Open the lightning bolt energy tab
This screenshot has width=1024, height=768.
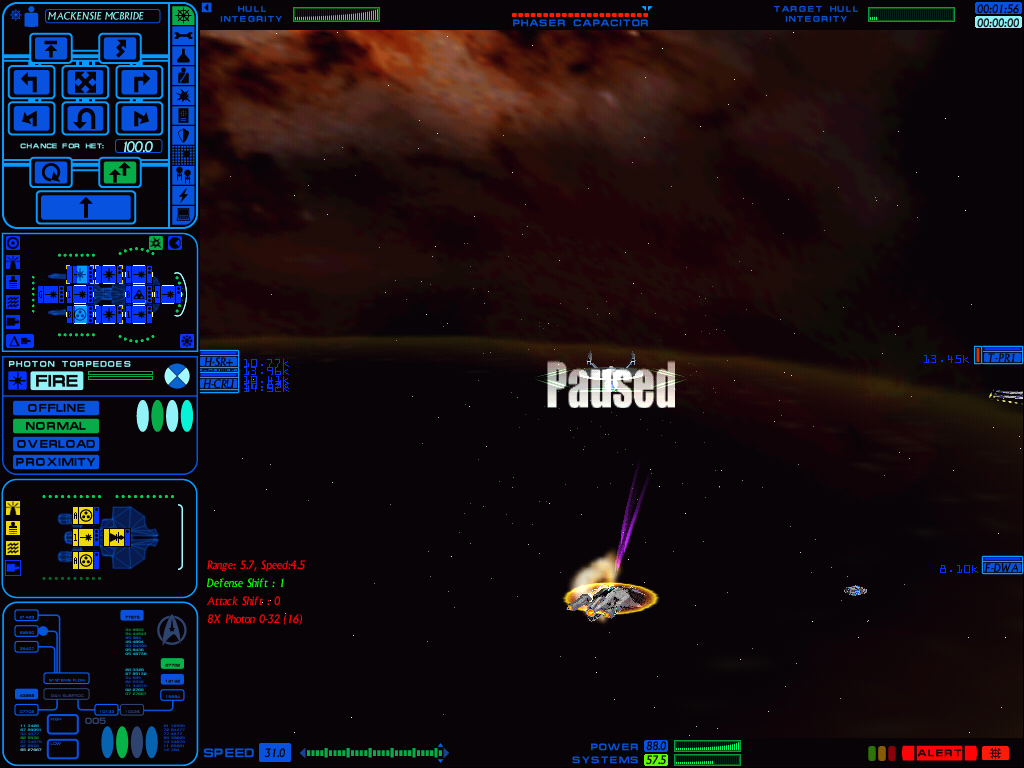click(x=183, y=194)
